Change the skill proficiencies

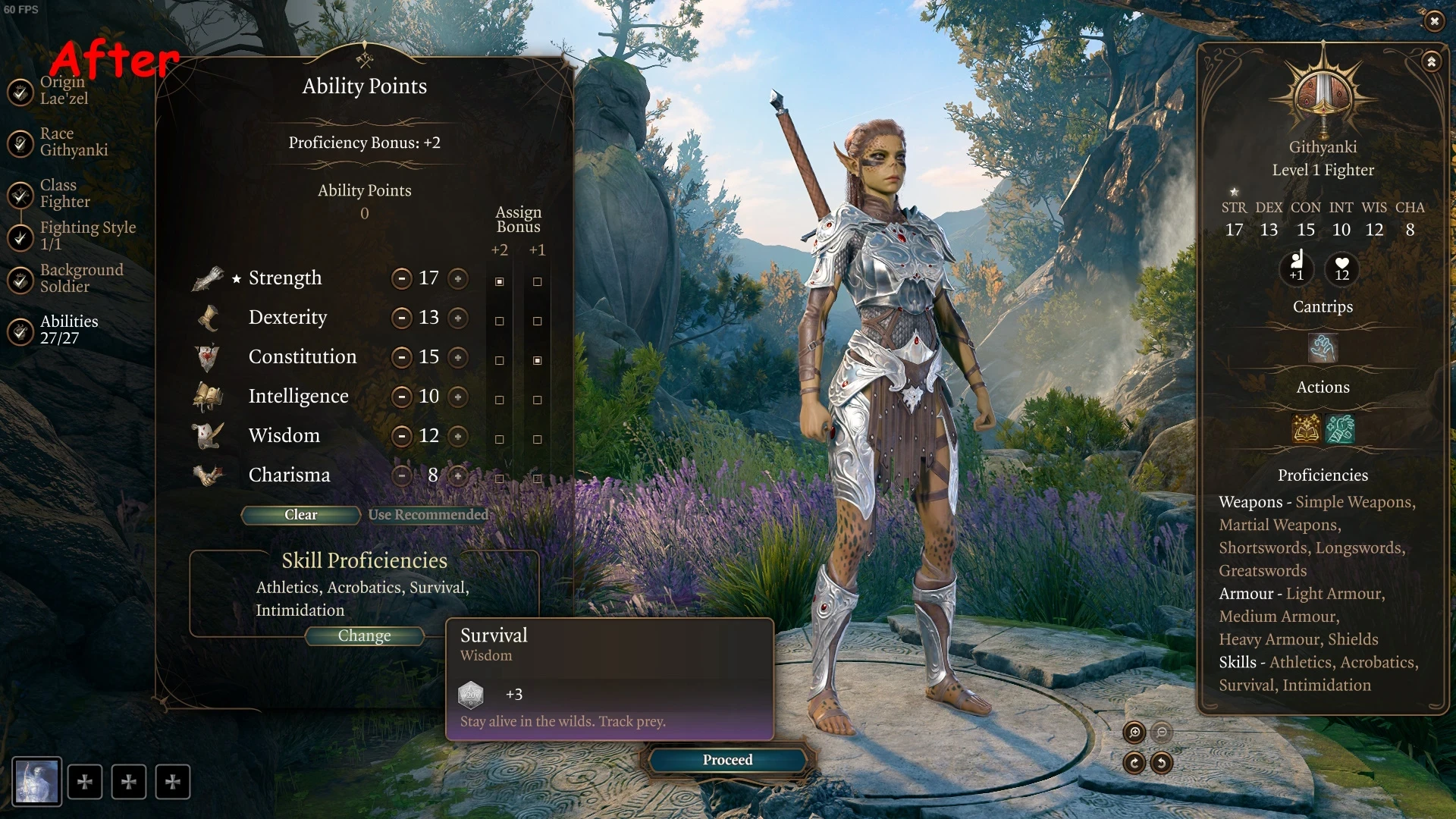[x=364, y=636]
